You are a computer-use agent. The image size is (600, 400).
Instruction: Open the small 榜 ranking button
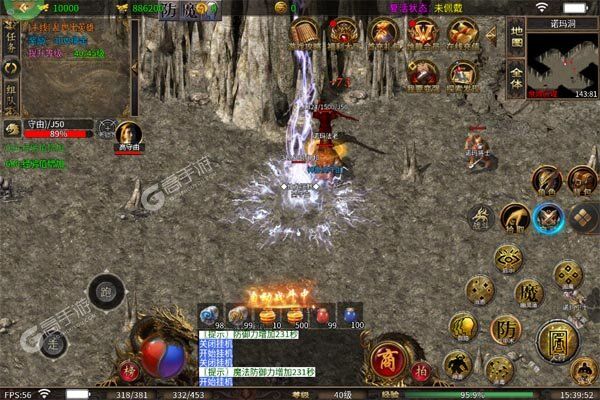pos(129,370)
